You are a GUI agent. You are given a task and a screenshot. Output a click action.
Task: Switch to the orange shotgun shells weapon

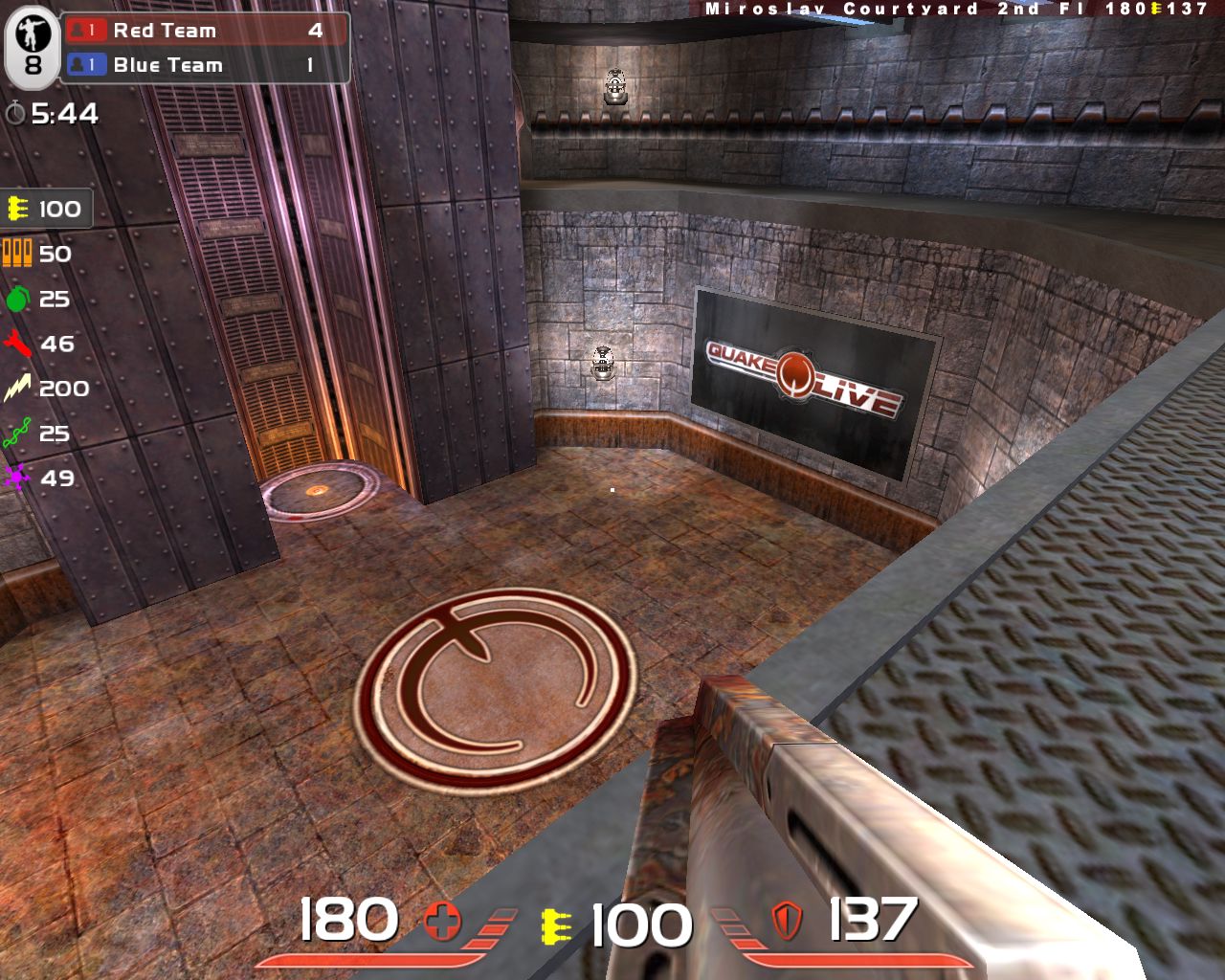(x=18, y=254)
